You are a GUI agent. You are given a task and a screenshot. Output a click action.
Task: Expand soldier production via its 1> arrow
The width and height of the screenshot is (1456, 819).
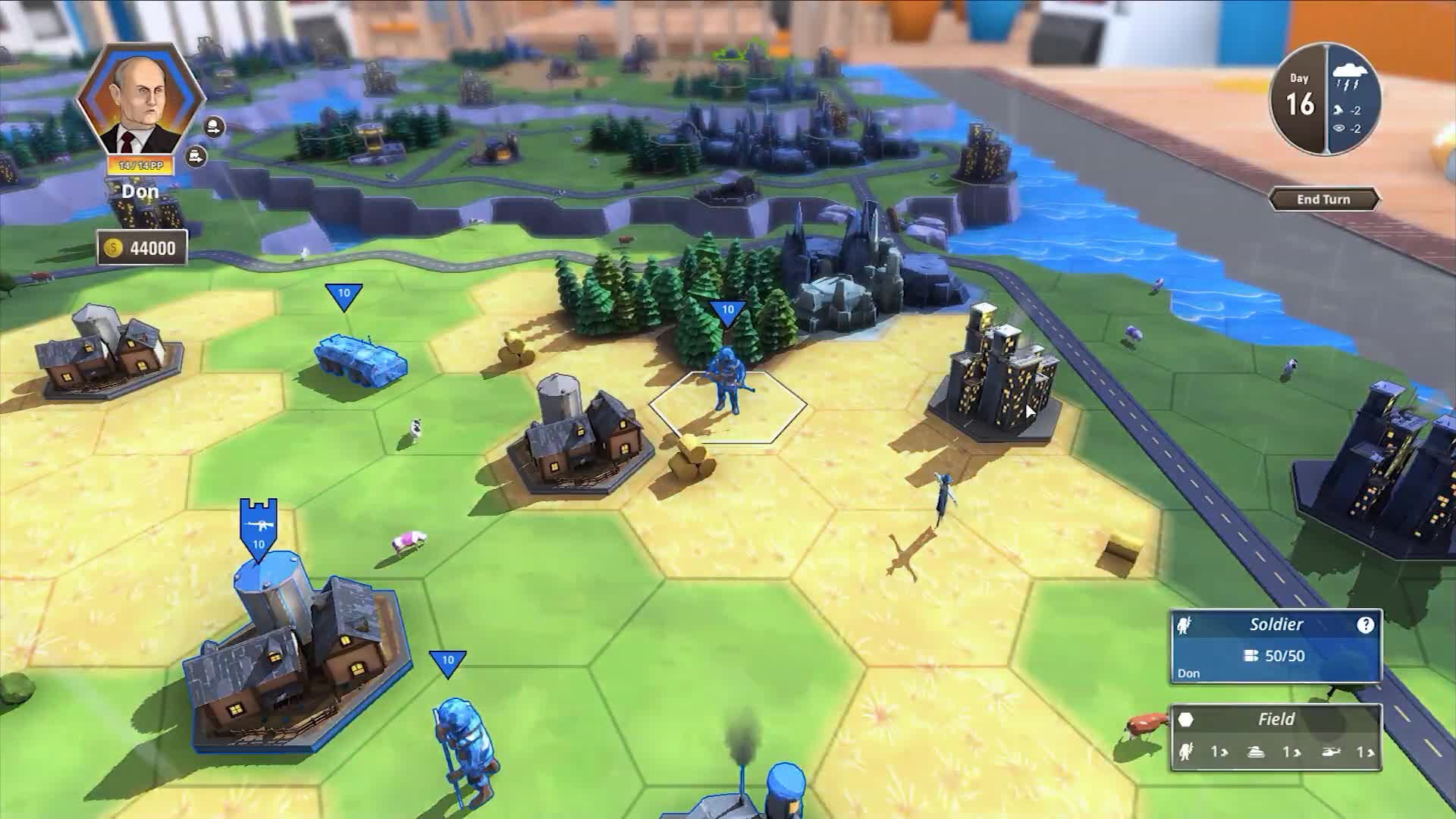click(1218, 752)
